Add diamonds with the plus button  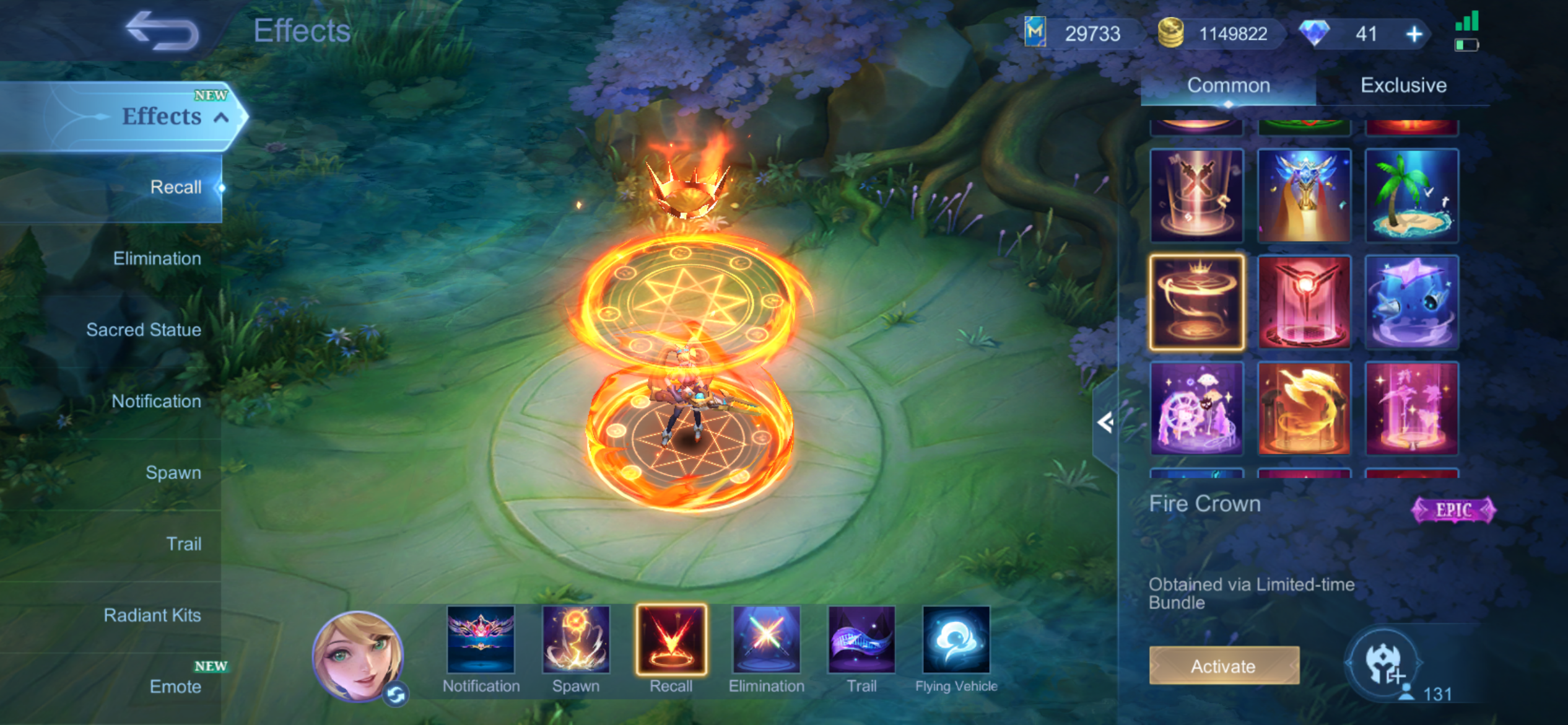(1414, 34)
